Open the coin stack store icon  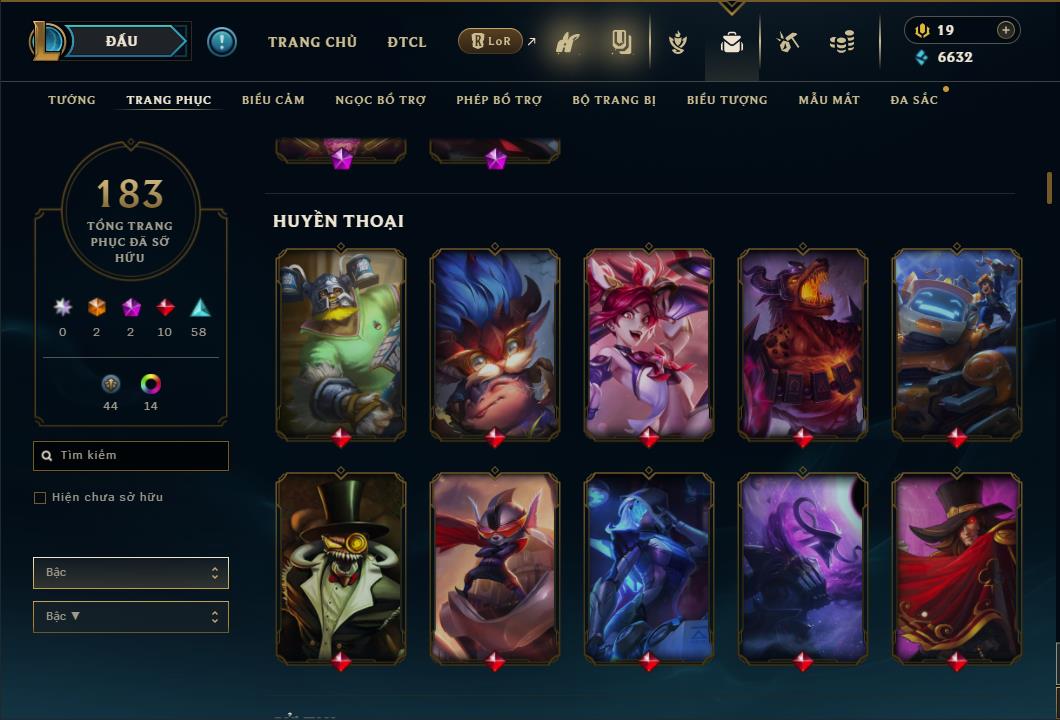[x=842, y=43]
